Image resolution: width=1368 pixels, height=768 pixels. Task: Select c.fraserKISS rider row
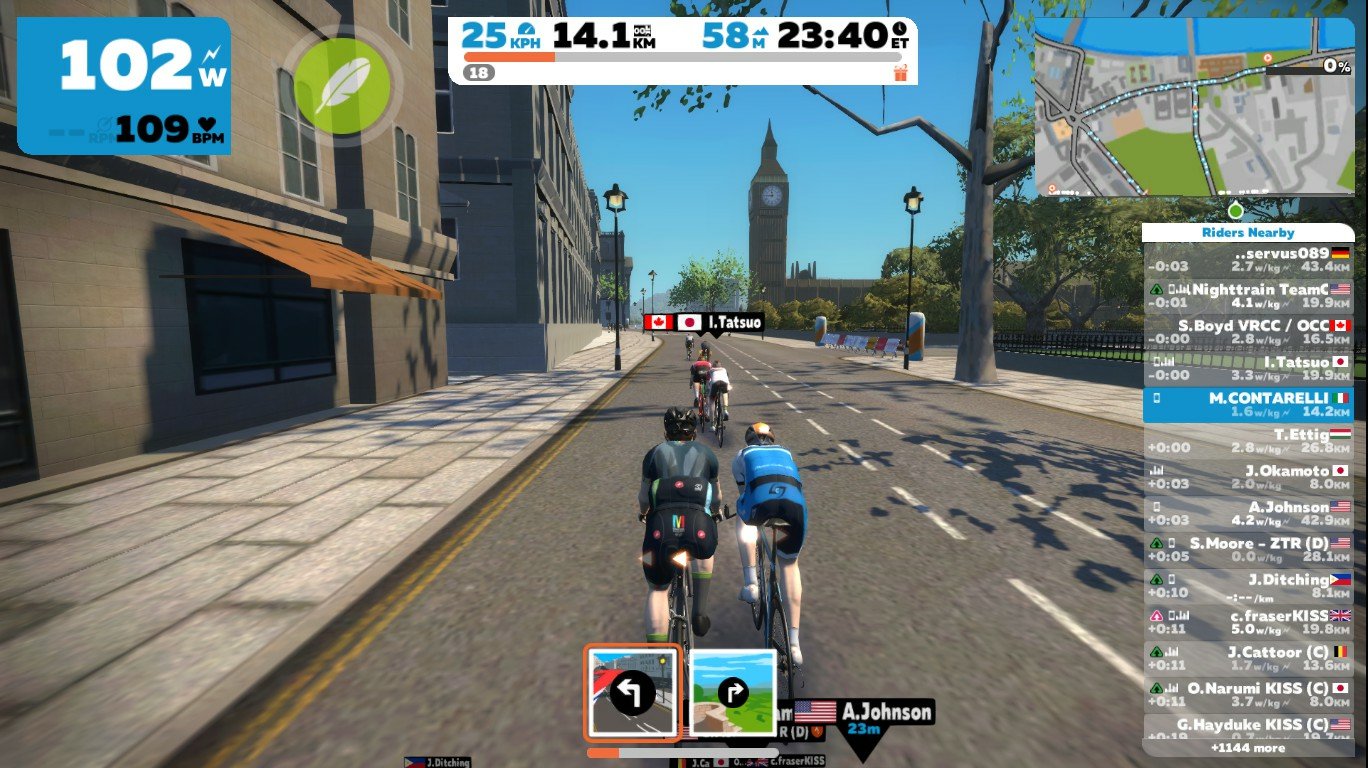coord(1248,622)
